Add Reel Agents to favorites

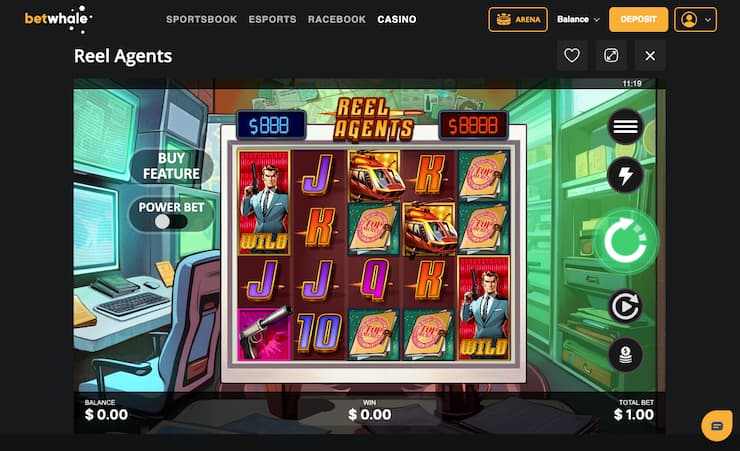click(x=572, y=56)
